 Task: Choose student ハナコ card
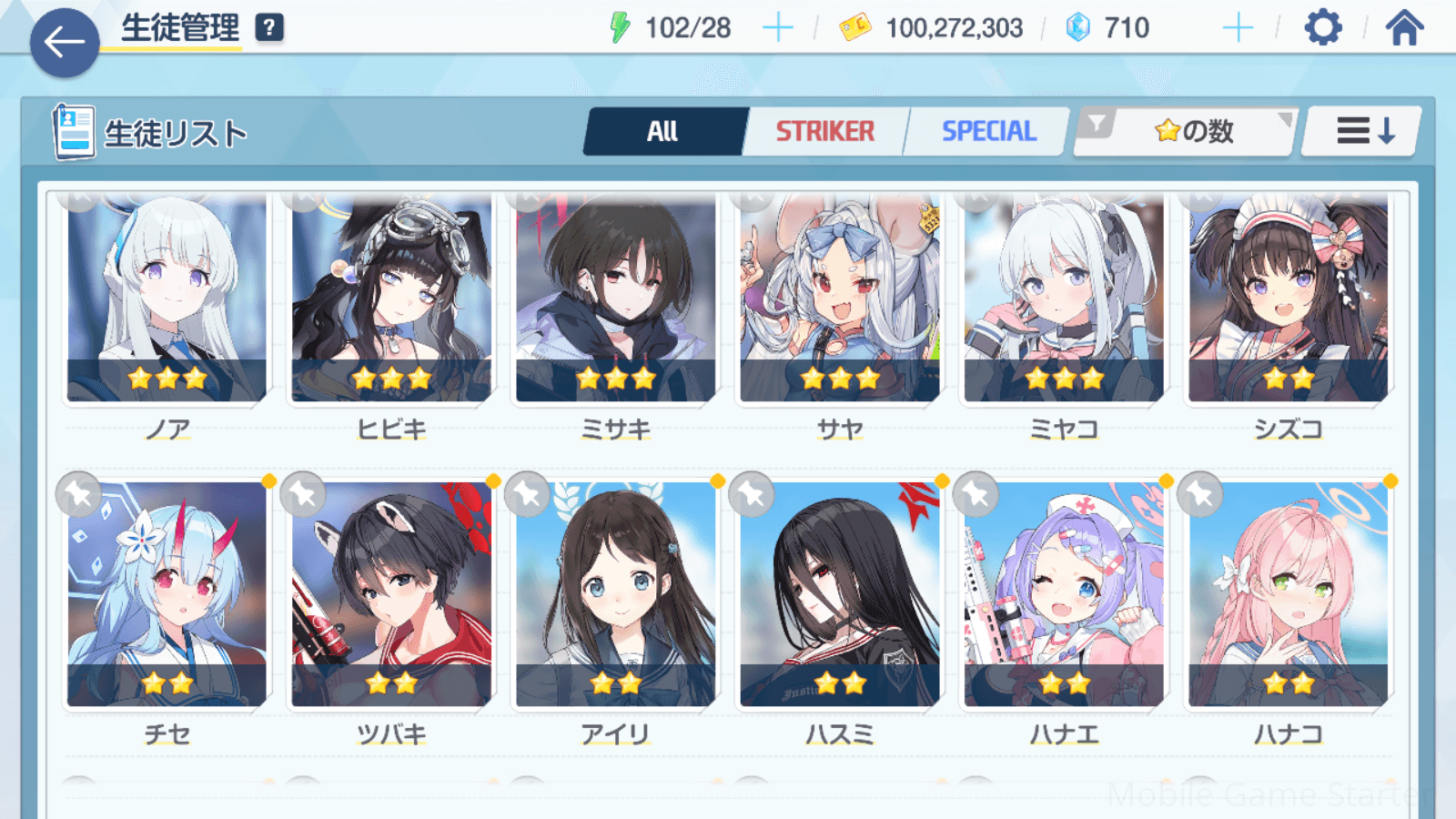click(x=1288, y=595)
